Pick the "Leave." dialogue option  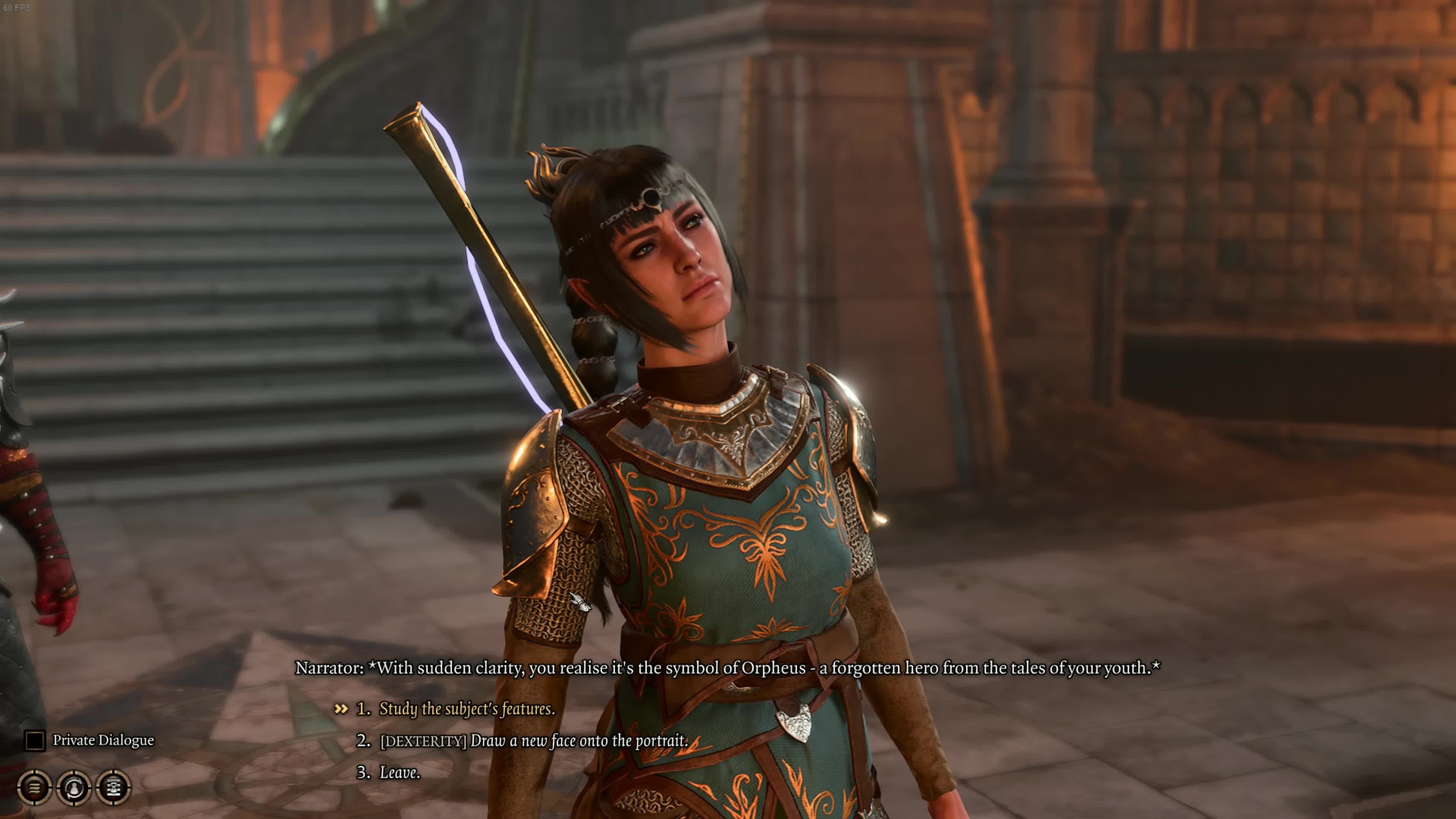coord(399,773)
